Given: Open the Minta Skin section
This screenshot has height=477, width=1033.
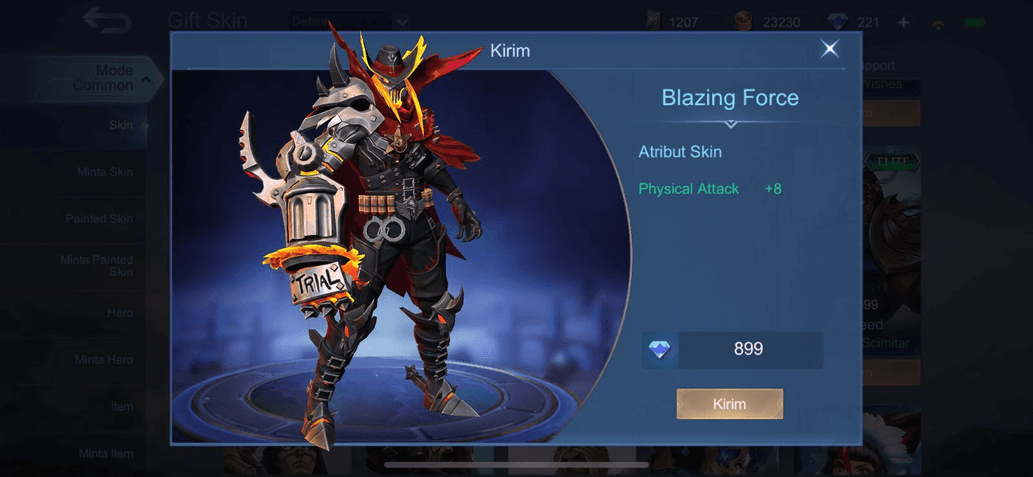Looking at the screenshot, I should point(105,172).
